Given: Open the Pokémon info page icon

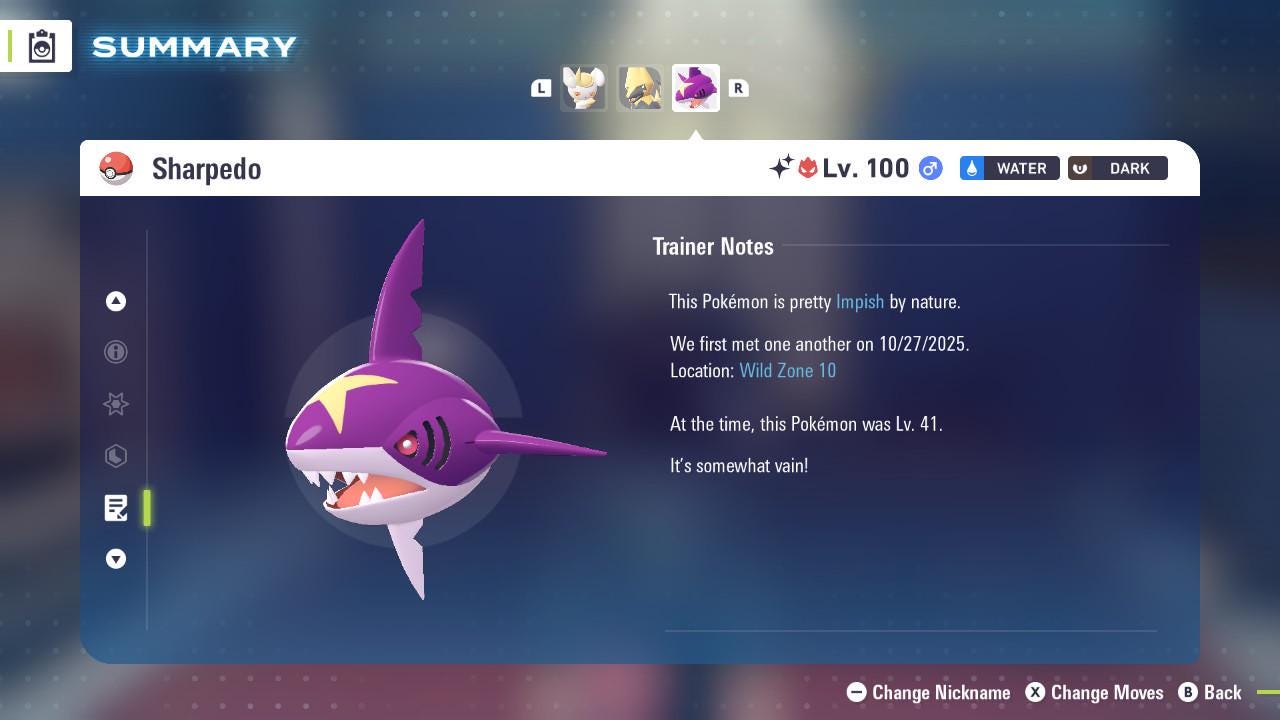Looking at the screenshot, I should point(116,352).
